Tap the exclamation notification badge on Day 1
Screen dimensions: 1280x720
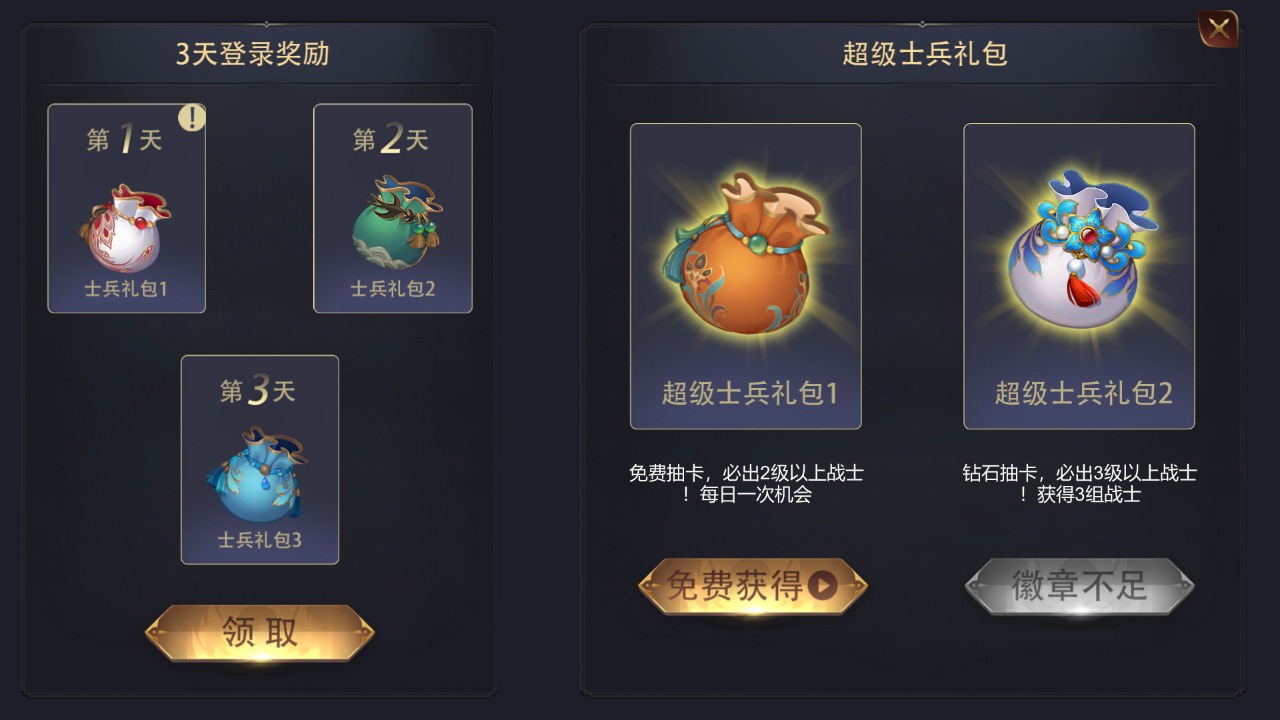[193, 119]
